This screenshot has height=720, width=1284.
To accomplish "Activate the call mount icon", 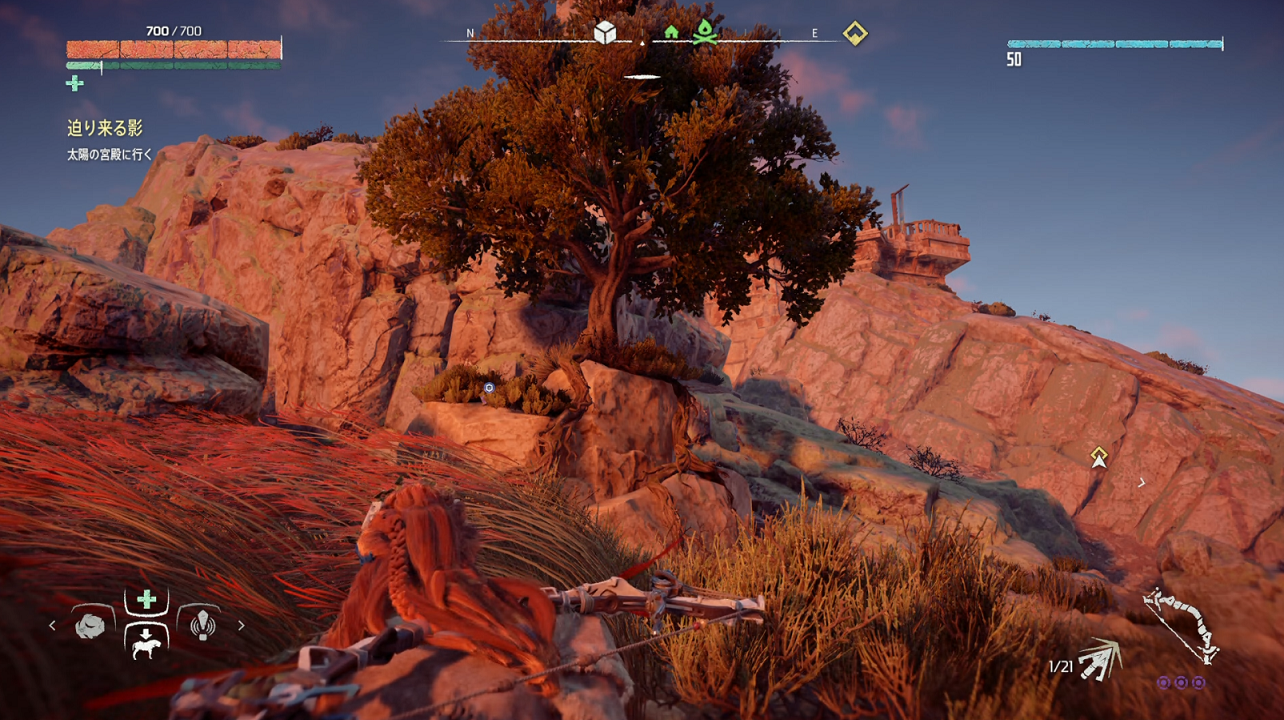I will (x=146, y=643).
